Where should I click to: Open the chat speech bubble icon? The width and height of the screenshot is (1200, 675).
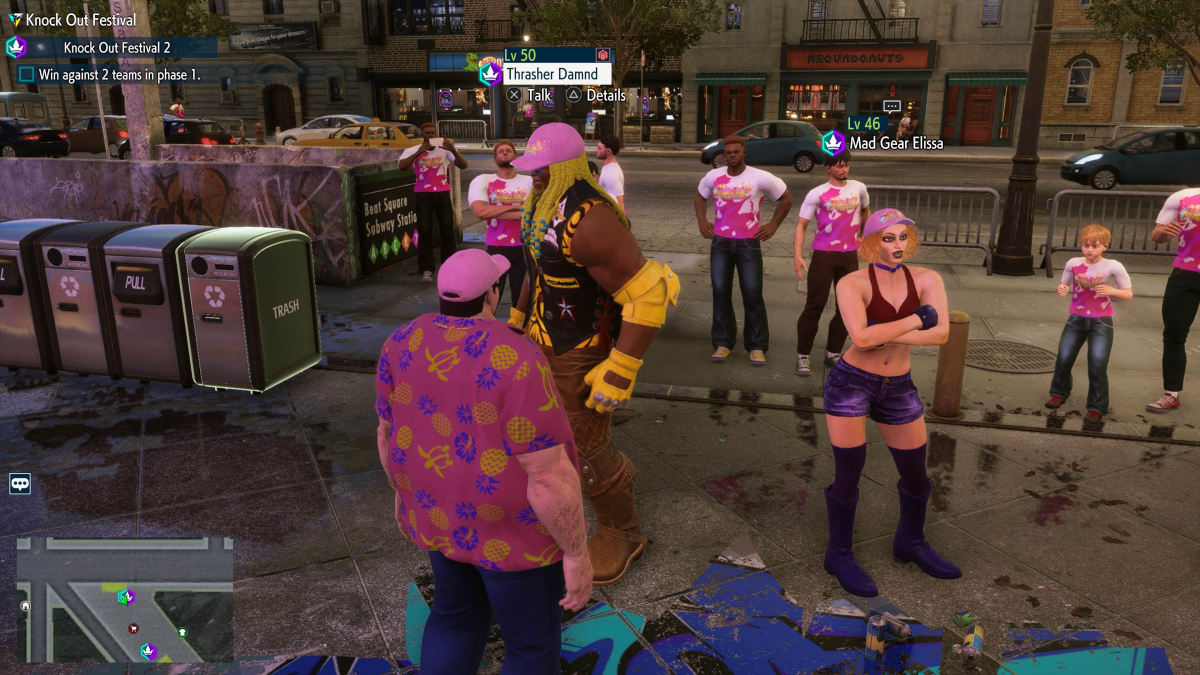(x=20, y=484)
